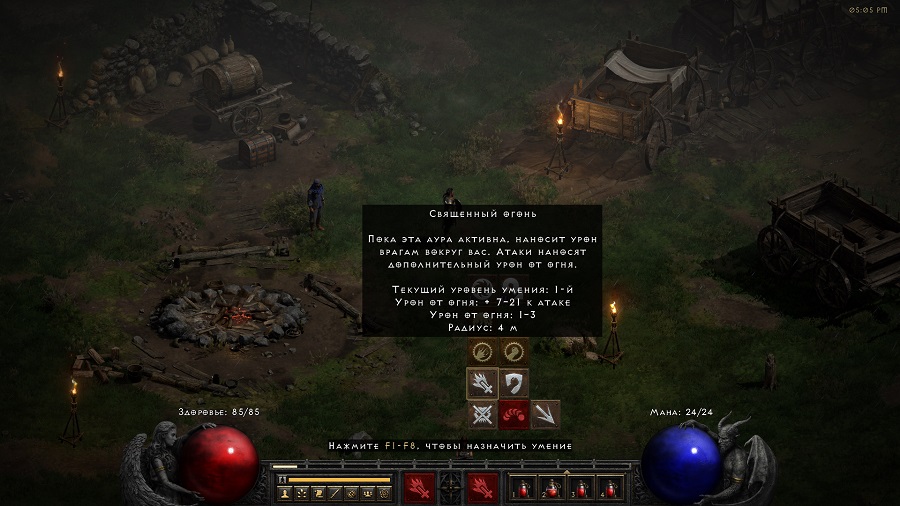Select the right circular fist skill

[514, 351]
